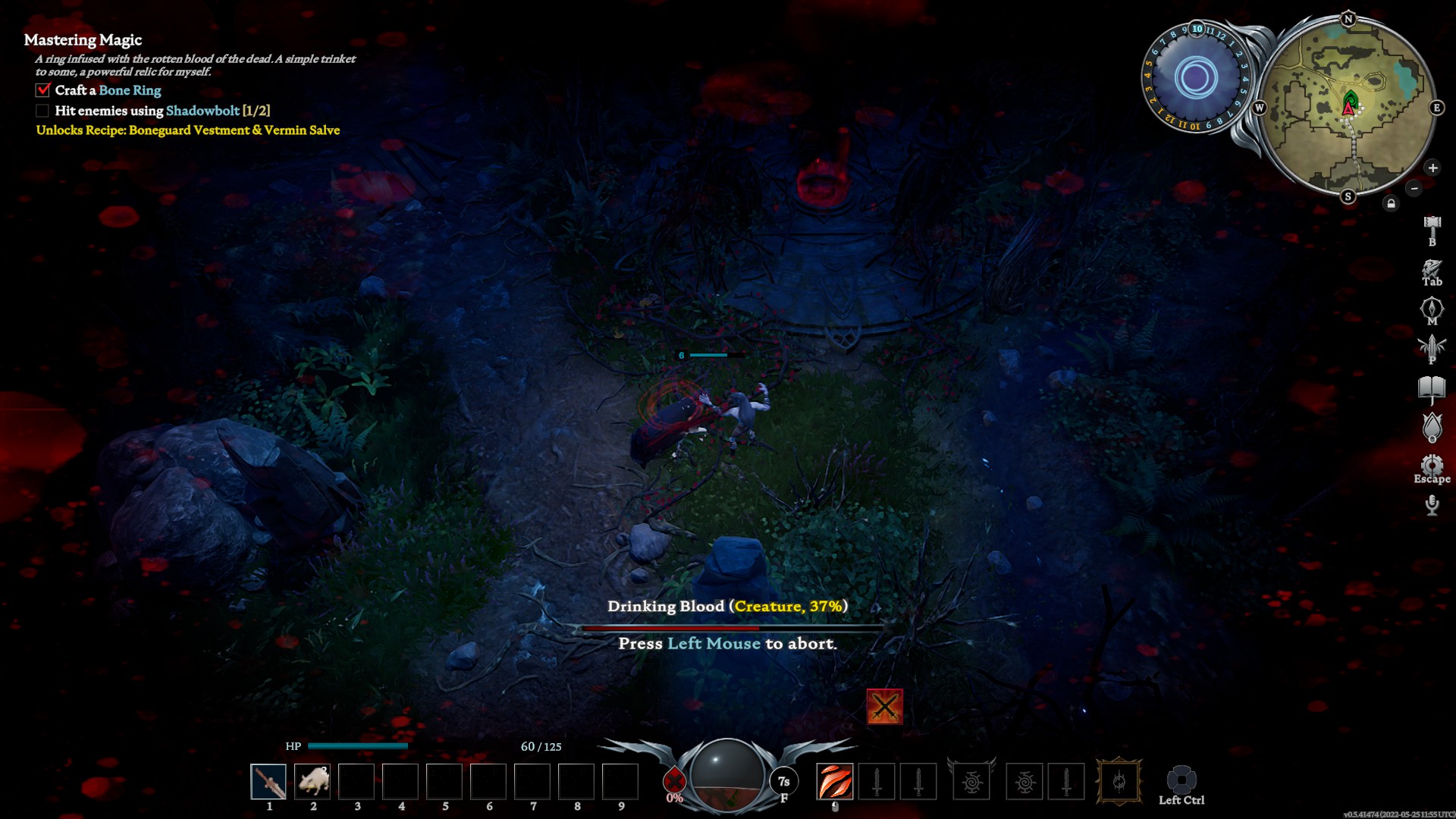The image size is (1456, 819).
Task: Open the character inventory wolf-head icon
Action: click(x=1432, y=268)
